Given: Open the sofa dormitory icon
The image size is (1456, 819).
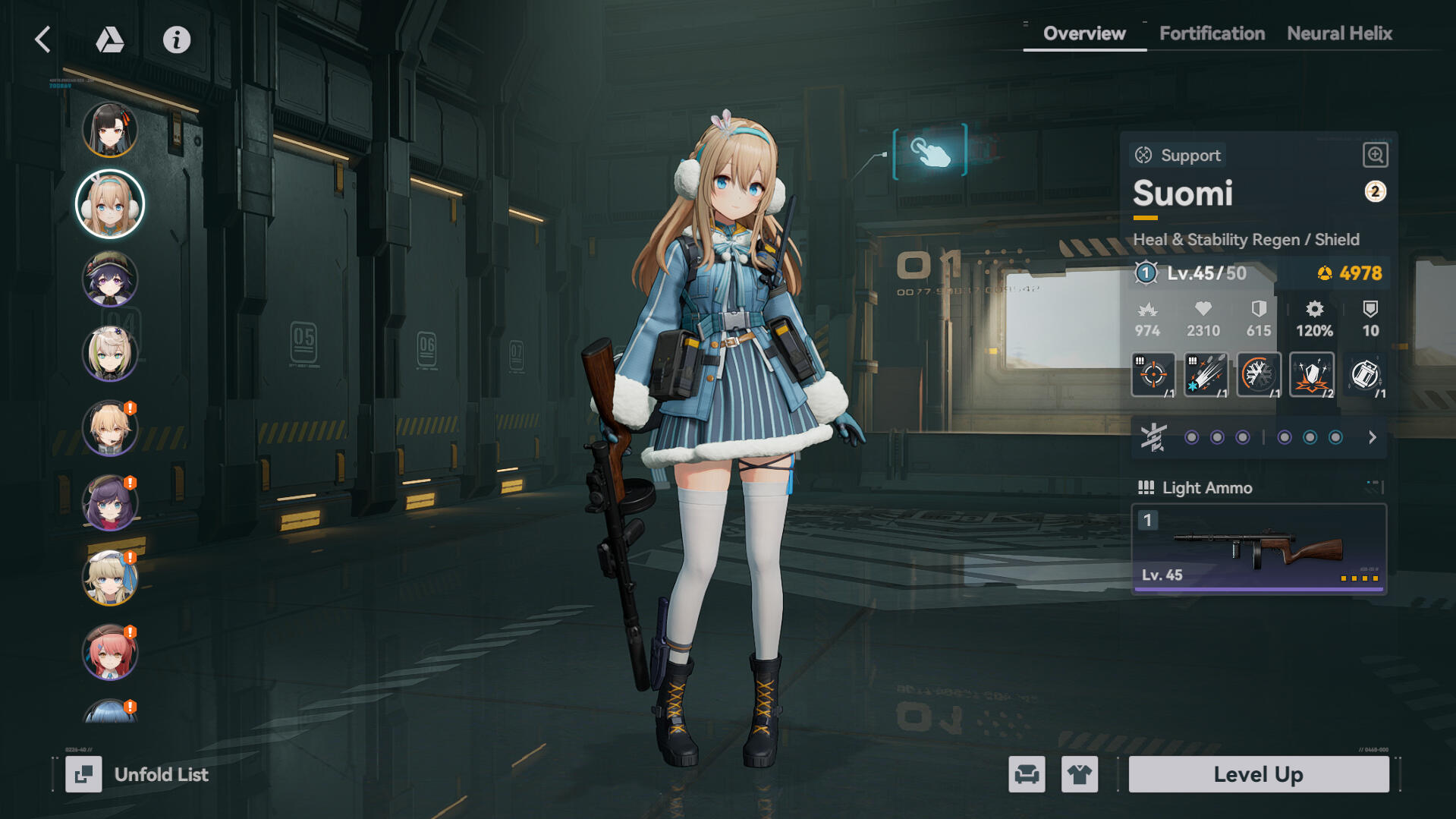Looking at the screenshot, I should click(1027, 774).
